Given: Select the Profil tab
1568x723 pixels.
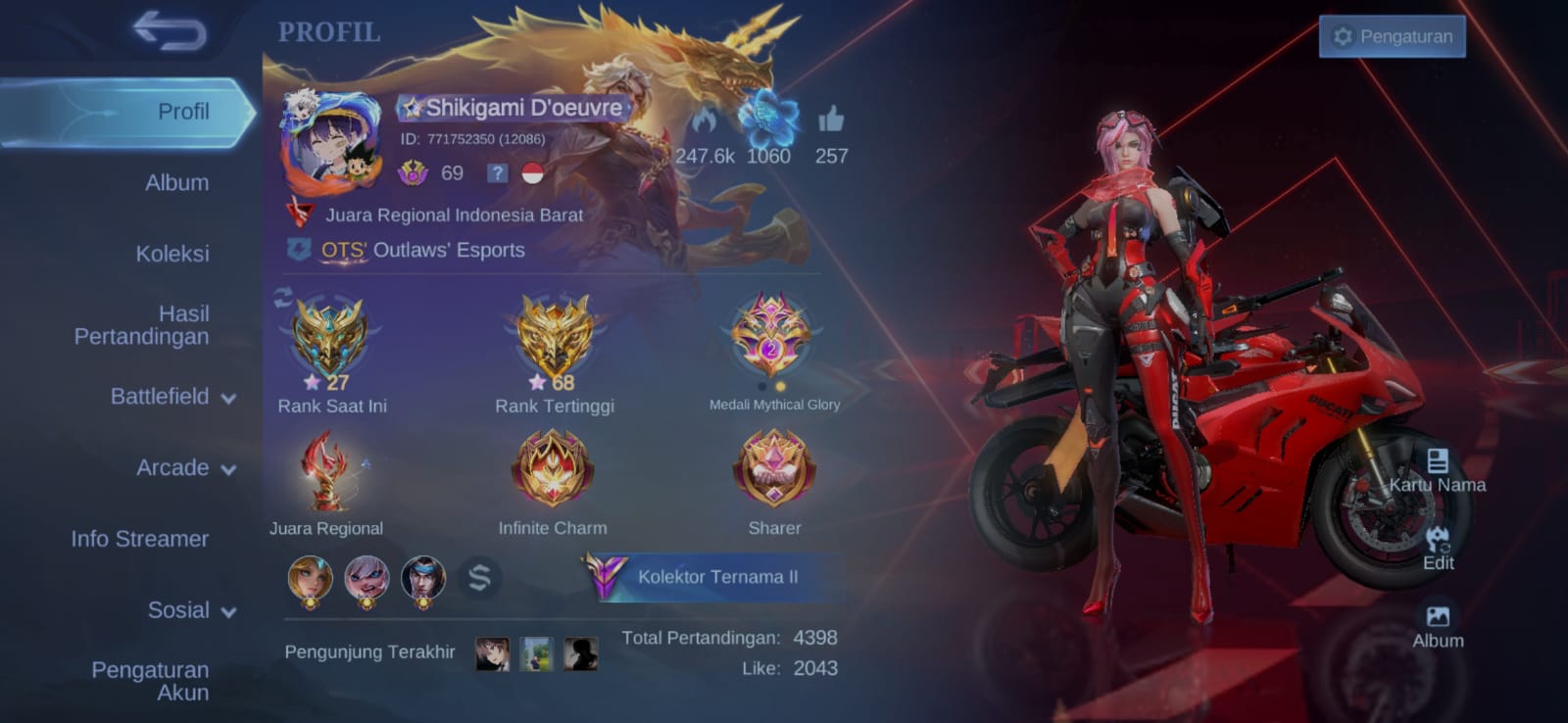Looking at the screenshot, I should pos(183,112).
